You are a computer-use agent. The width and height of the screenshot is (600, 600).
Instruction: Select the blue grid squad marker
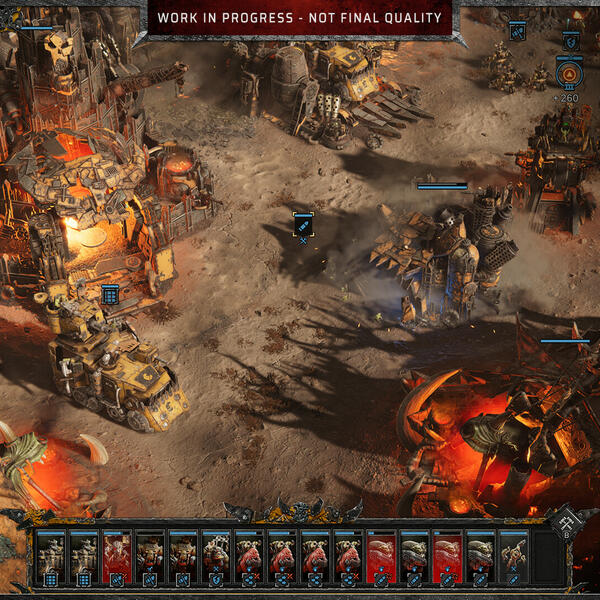pyautogui.click(x=110, y=294)
